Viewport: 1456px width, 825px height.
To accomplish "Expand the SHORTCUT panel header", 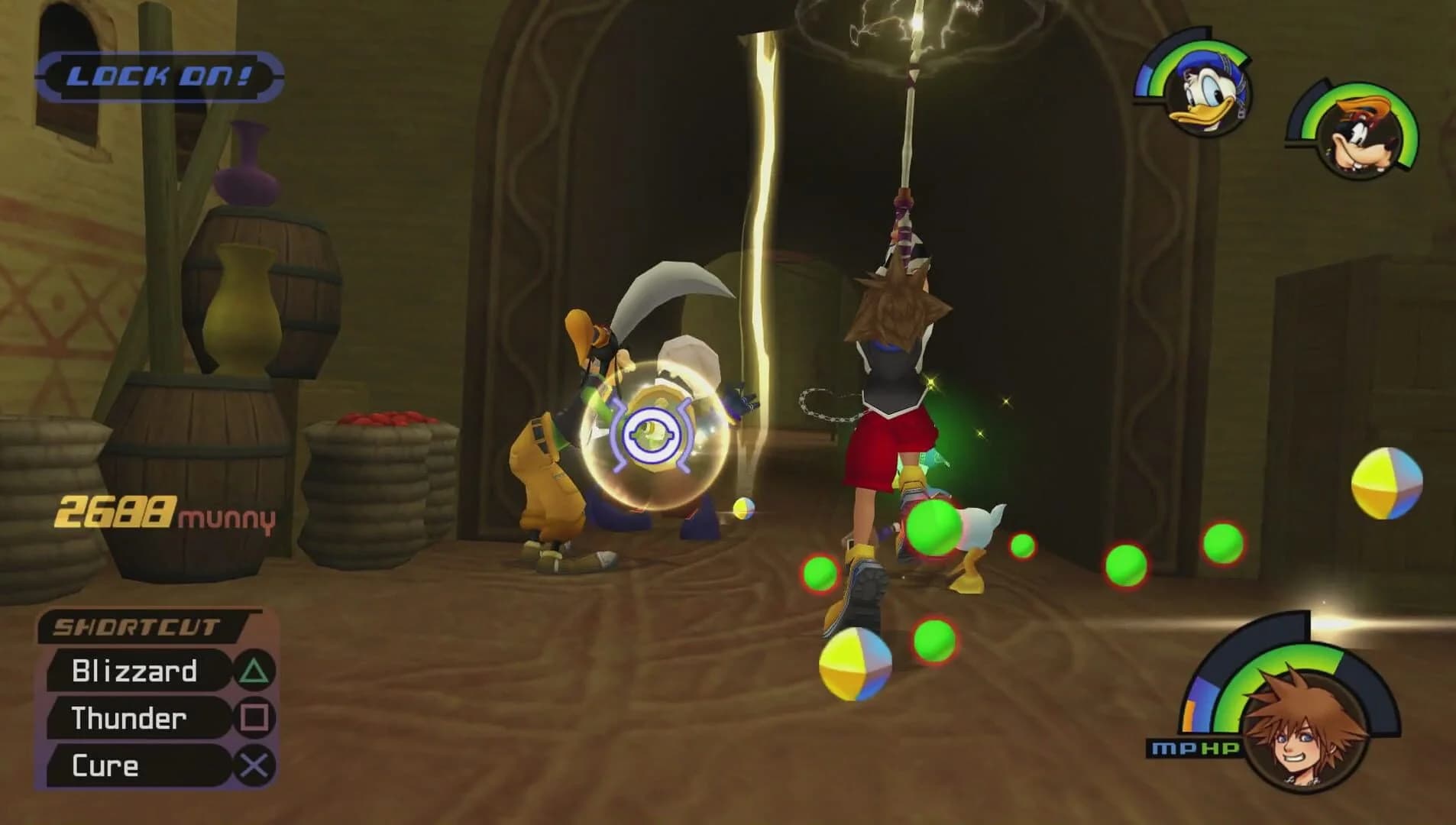I will click(138, 626).
